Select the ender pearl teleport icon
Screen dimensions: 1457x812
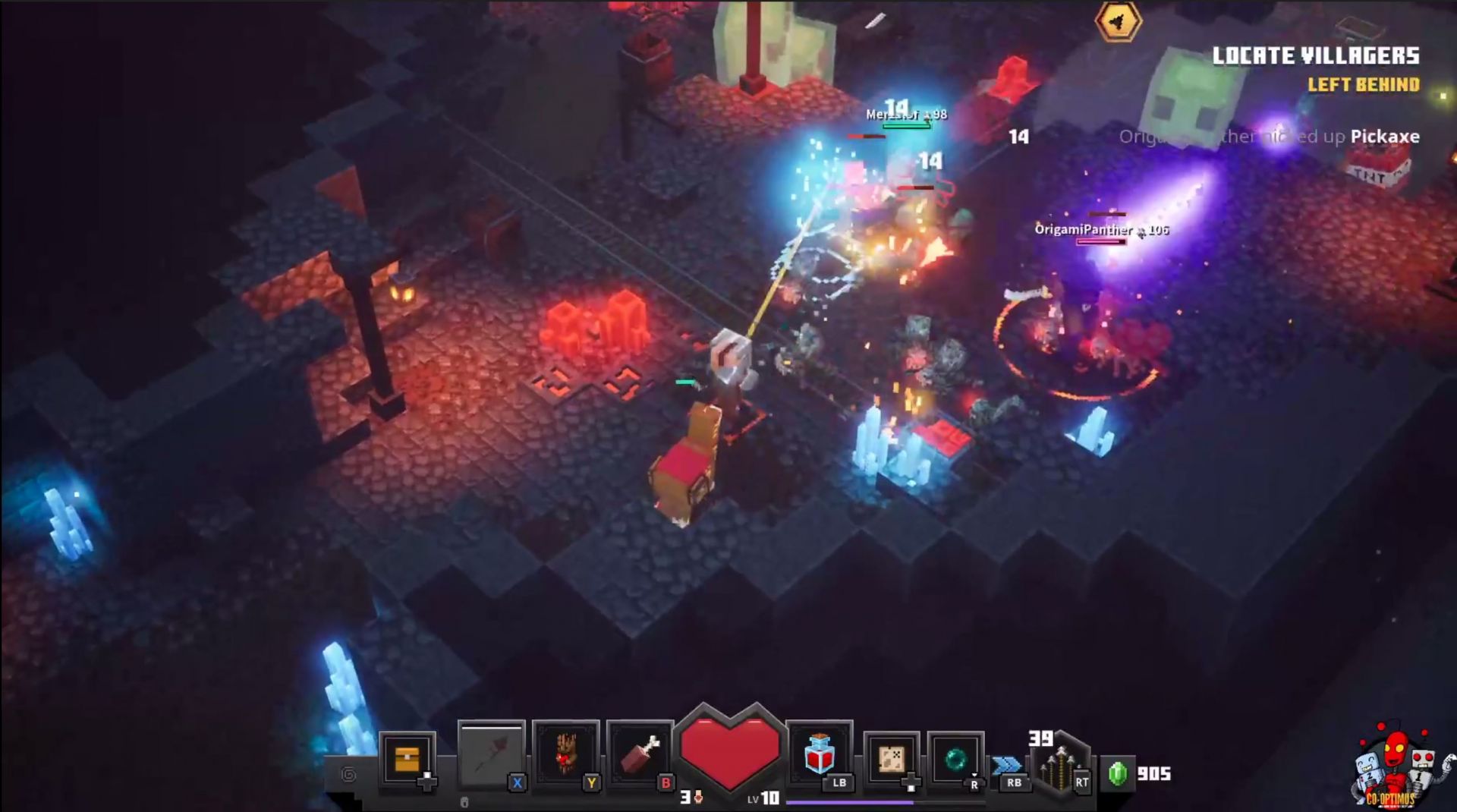[x=955, y=758]
